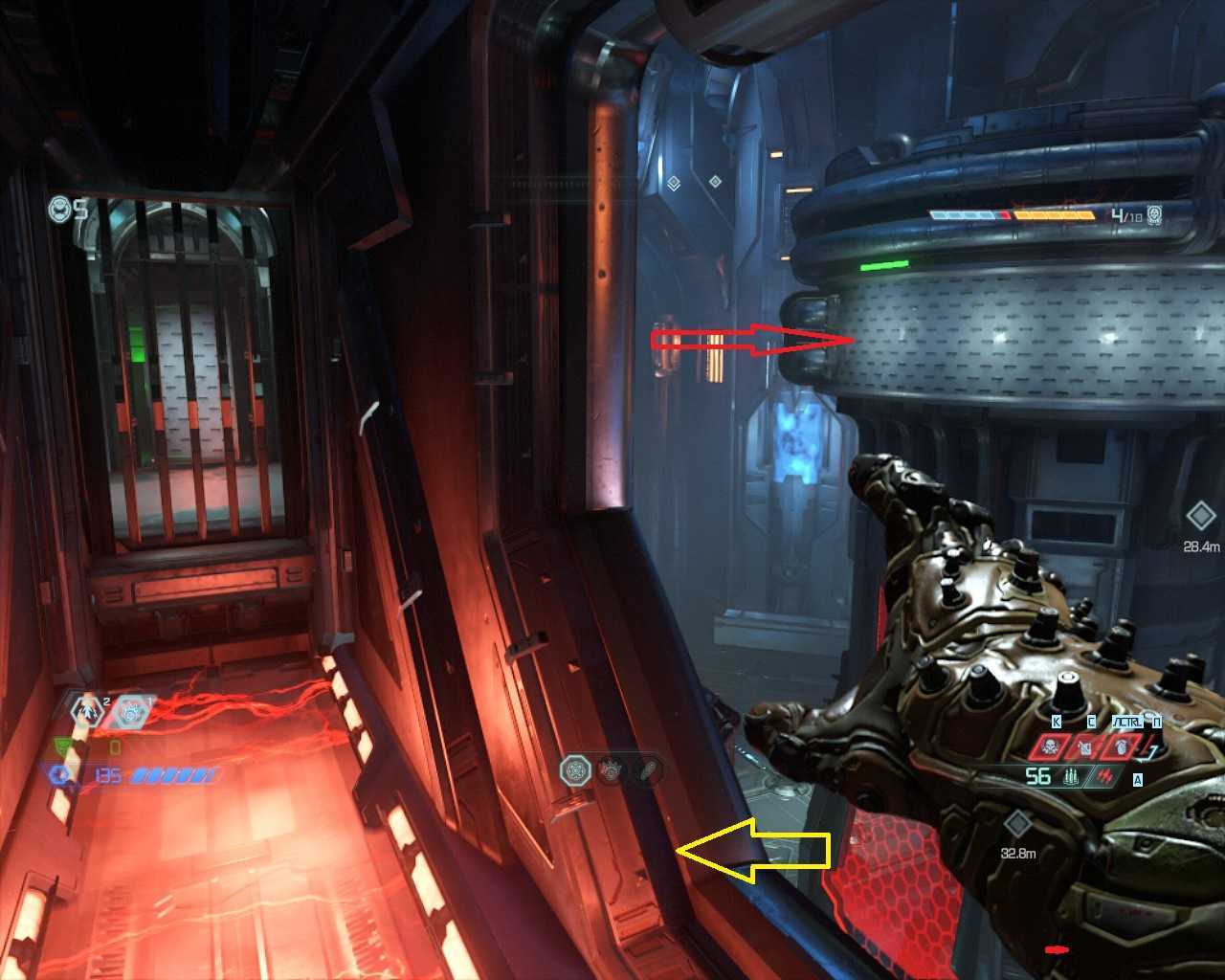Screen dimensions: 1225x980
Task: Select the bright octagonal icon at bottom center
Action: tap(575, 768)
